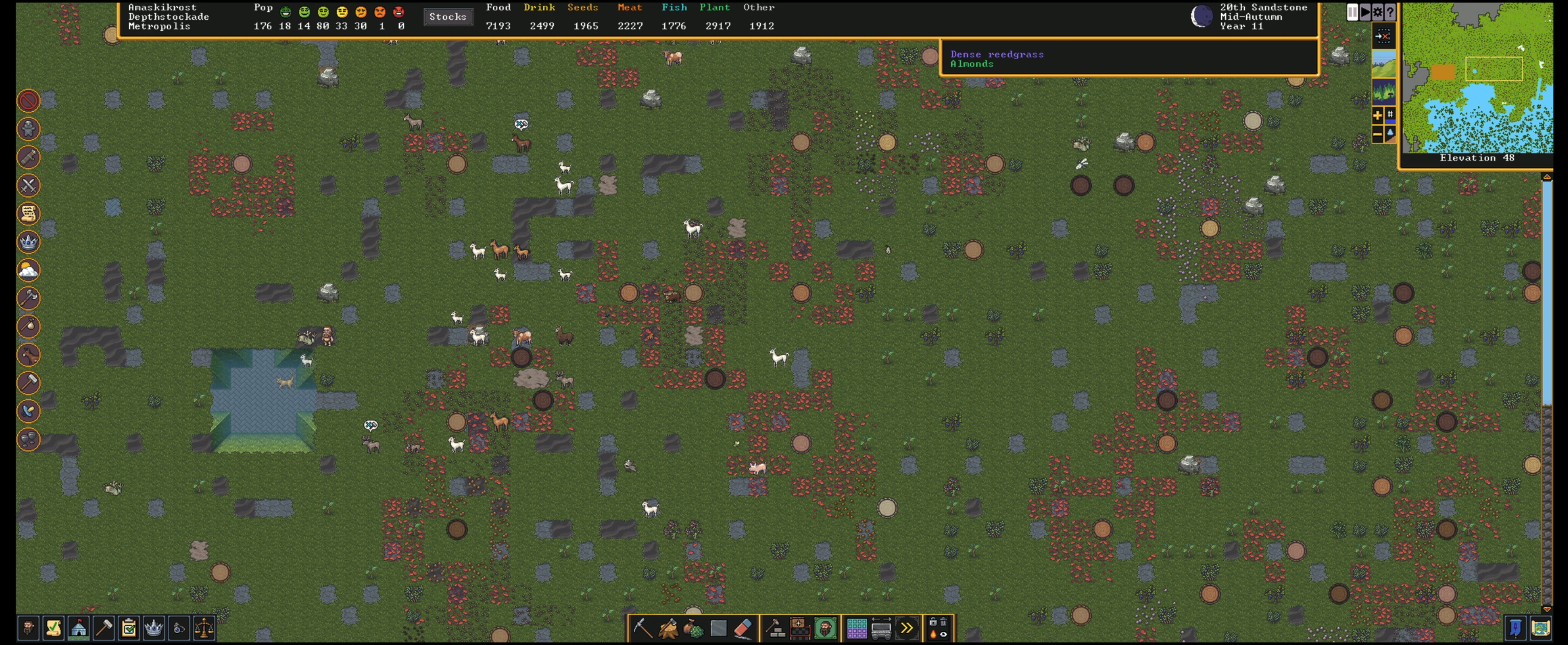Click the red prohibition alert icon

[29, 101]
